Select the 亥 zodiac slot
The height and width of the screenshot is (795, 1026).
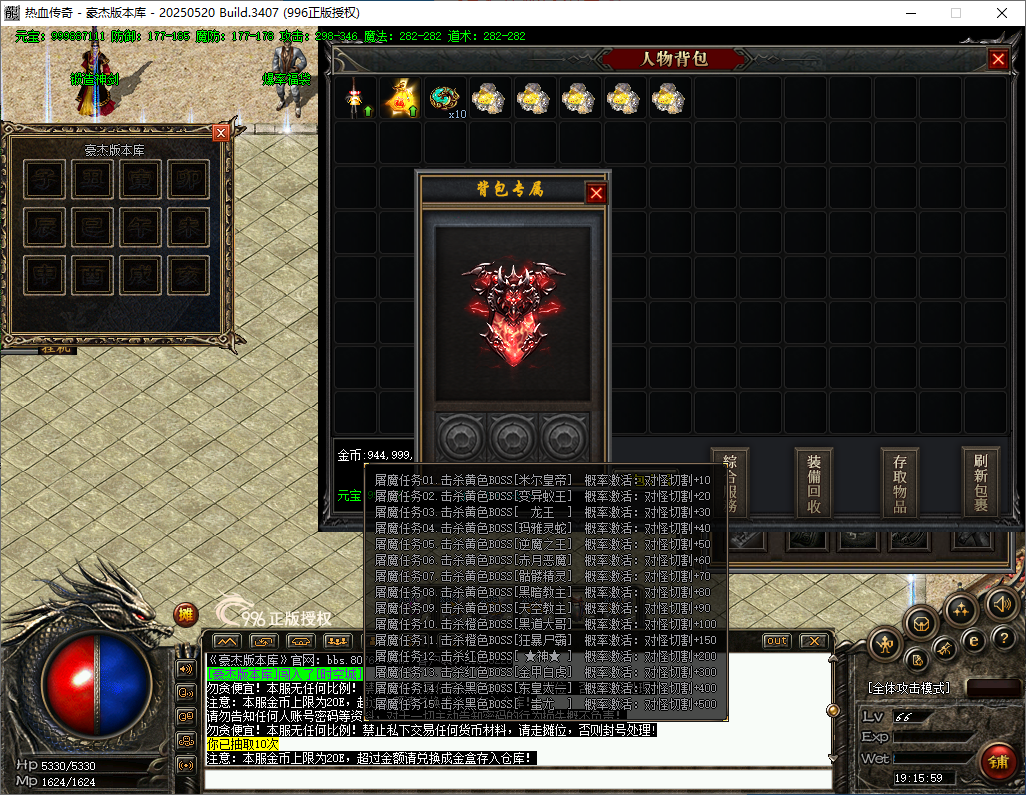(187, 273)
